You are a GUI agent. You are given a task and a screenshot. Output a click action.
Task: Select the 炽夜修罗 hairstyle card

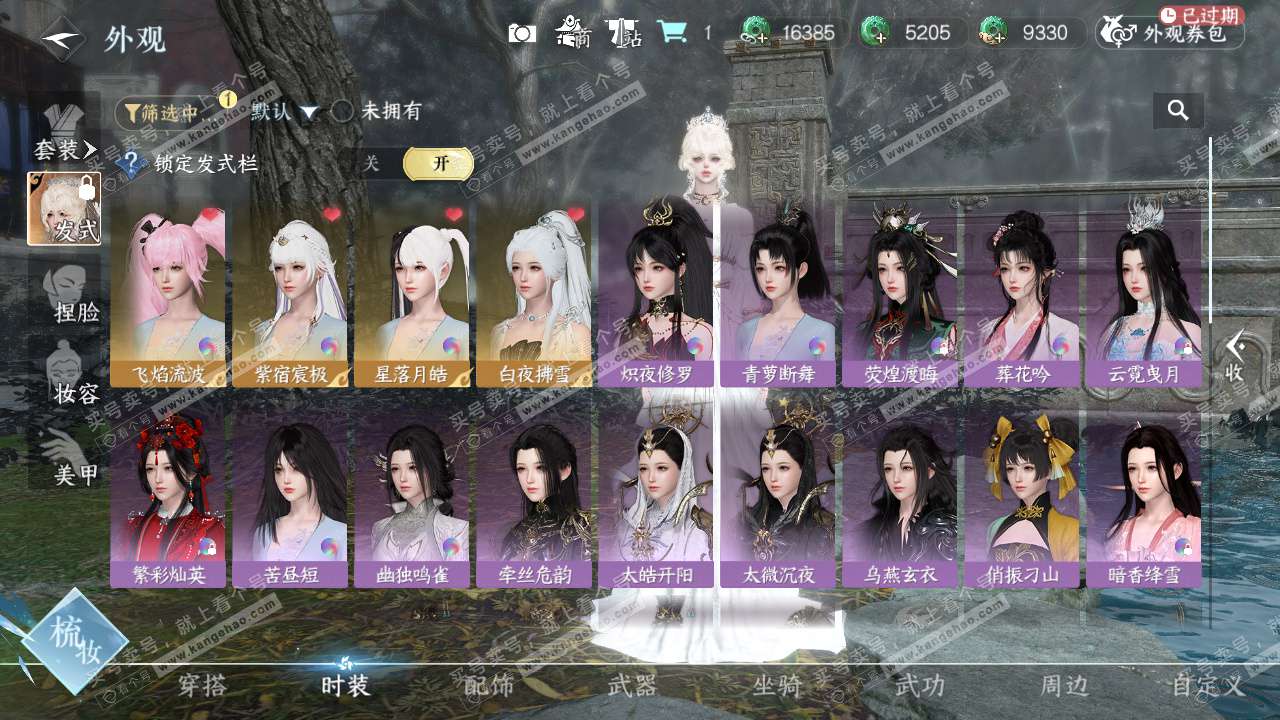point(656,295)
